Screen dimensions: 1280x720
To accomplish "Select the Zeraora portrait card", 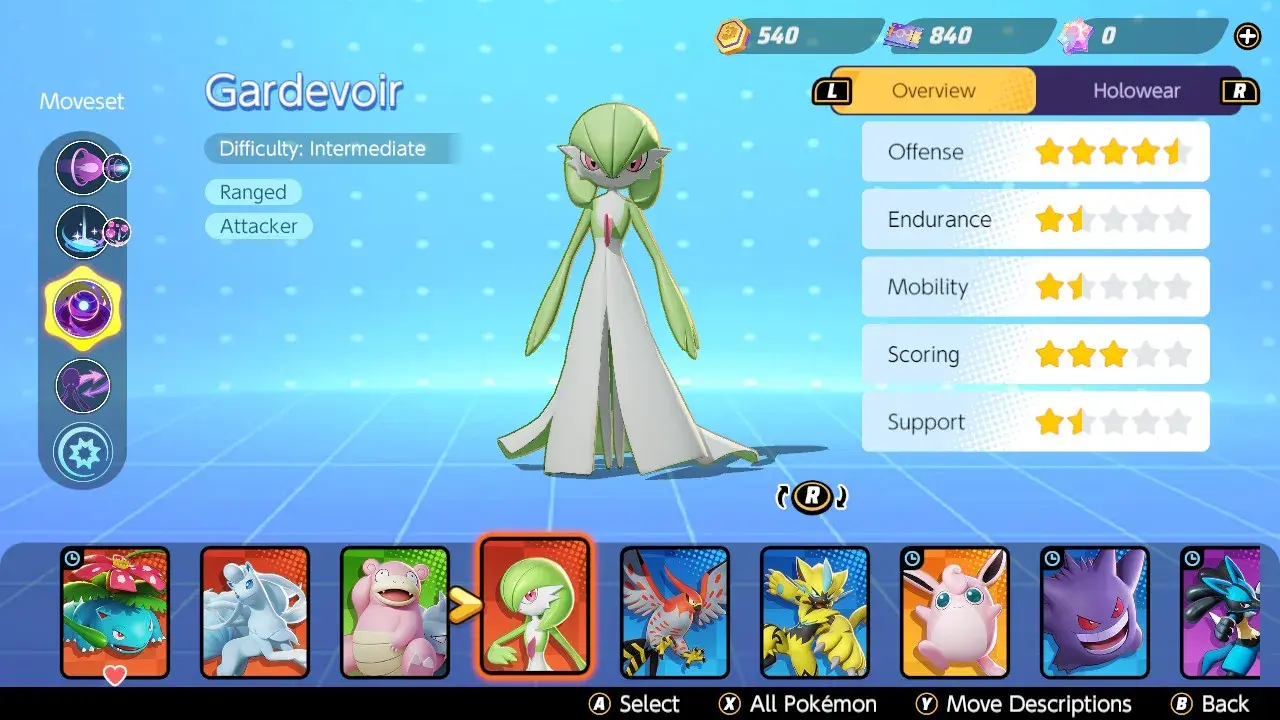I will click(815, 612).
